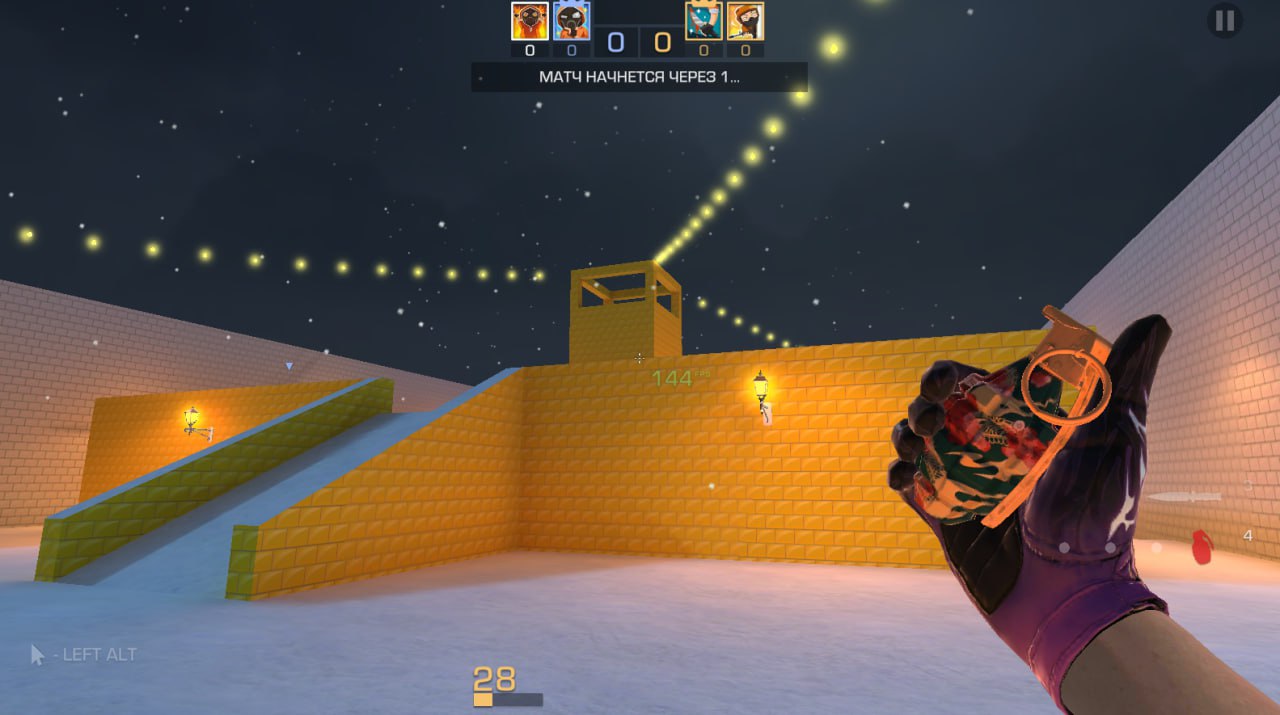Click the hooded fire-background player avatar

pyautogui.click(x=529, y=21)
